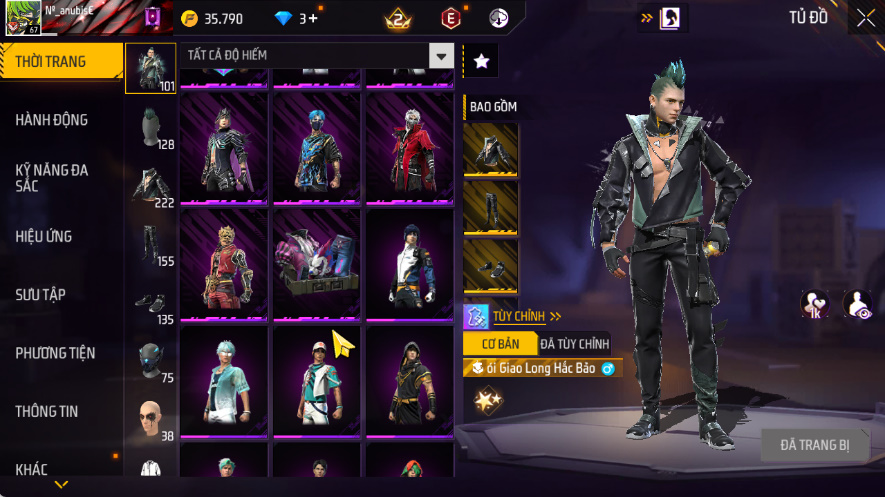
Task: Pick the included black jacket item
Action: tap(490, 150)
